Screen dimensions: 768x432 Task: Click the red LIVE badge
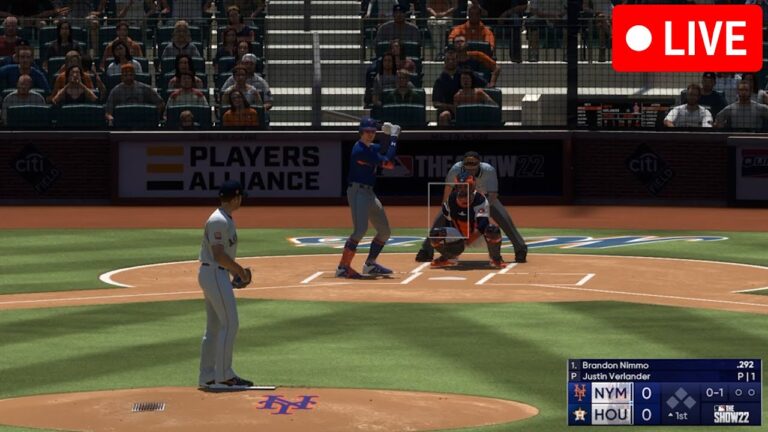[686, 38]
